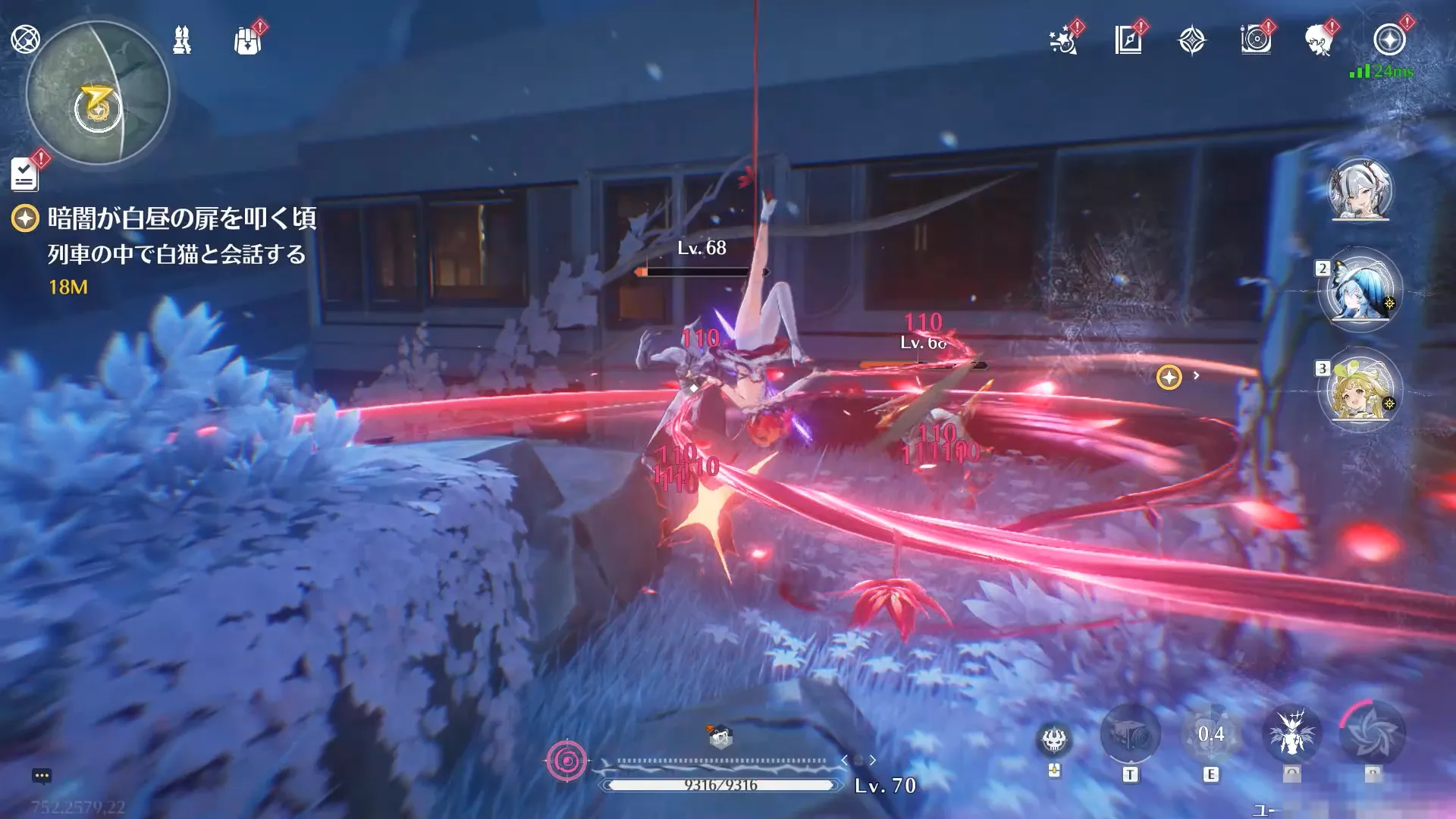Screen dimensions: 1456x819
Task: Activate the resonance skill labeled E
Action: [x=1211, y=734]
